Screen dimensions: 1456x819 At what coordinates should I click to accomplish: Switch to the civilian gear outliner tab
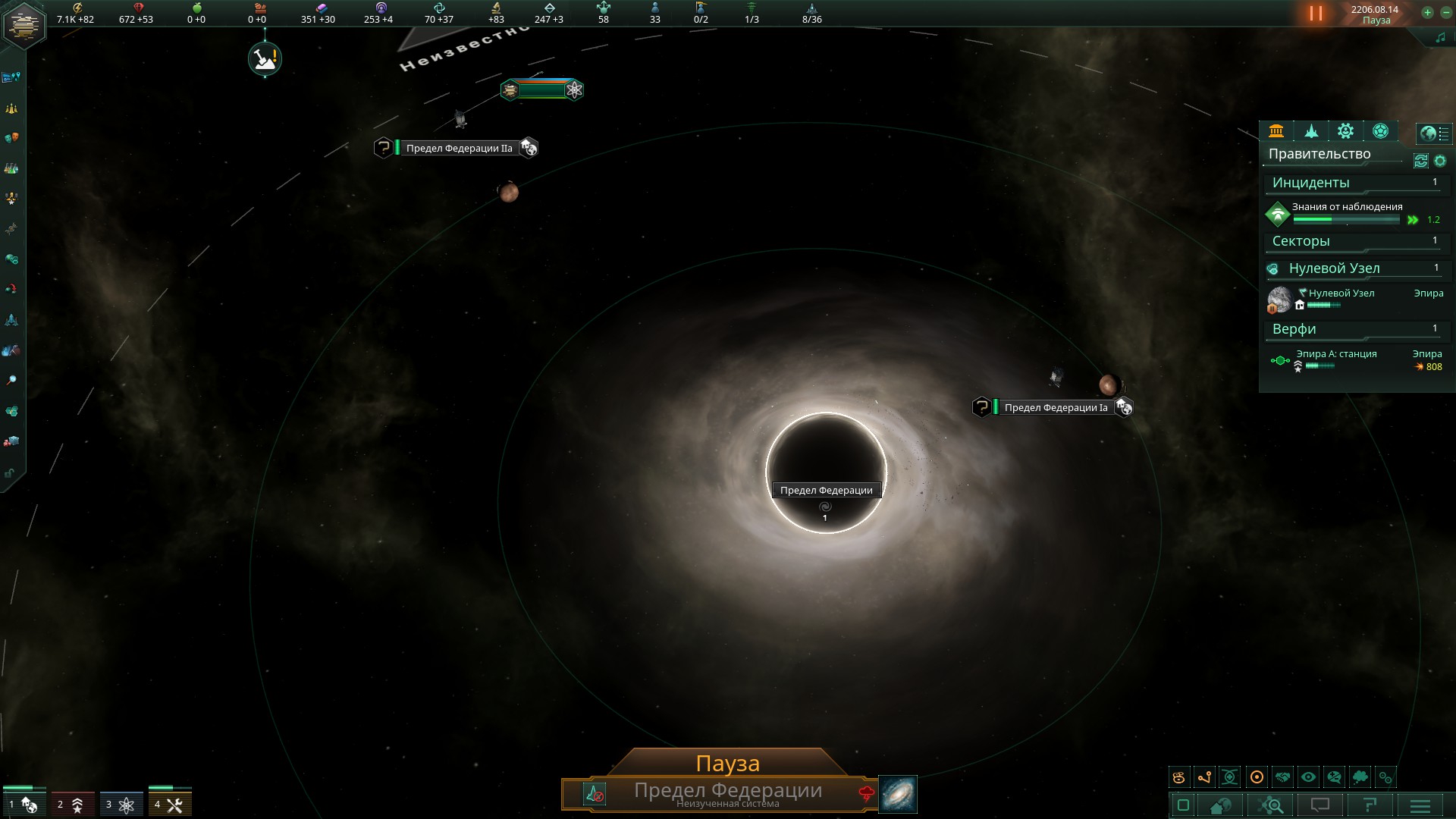(x=1345, y=131)
